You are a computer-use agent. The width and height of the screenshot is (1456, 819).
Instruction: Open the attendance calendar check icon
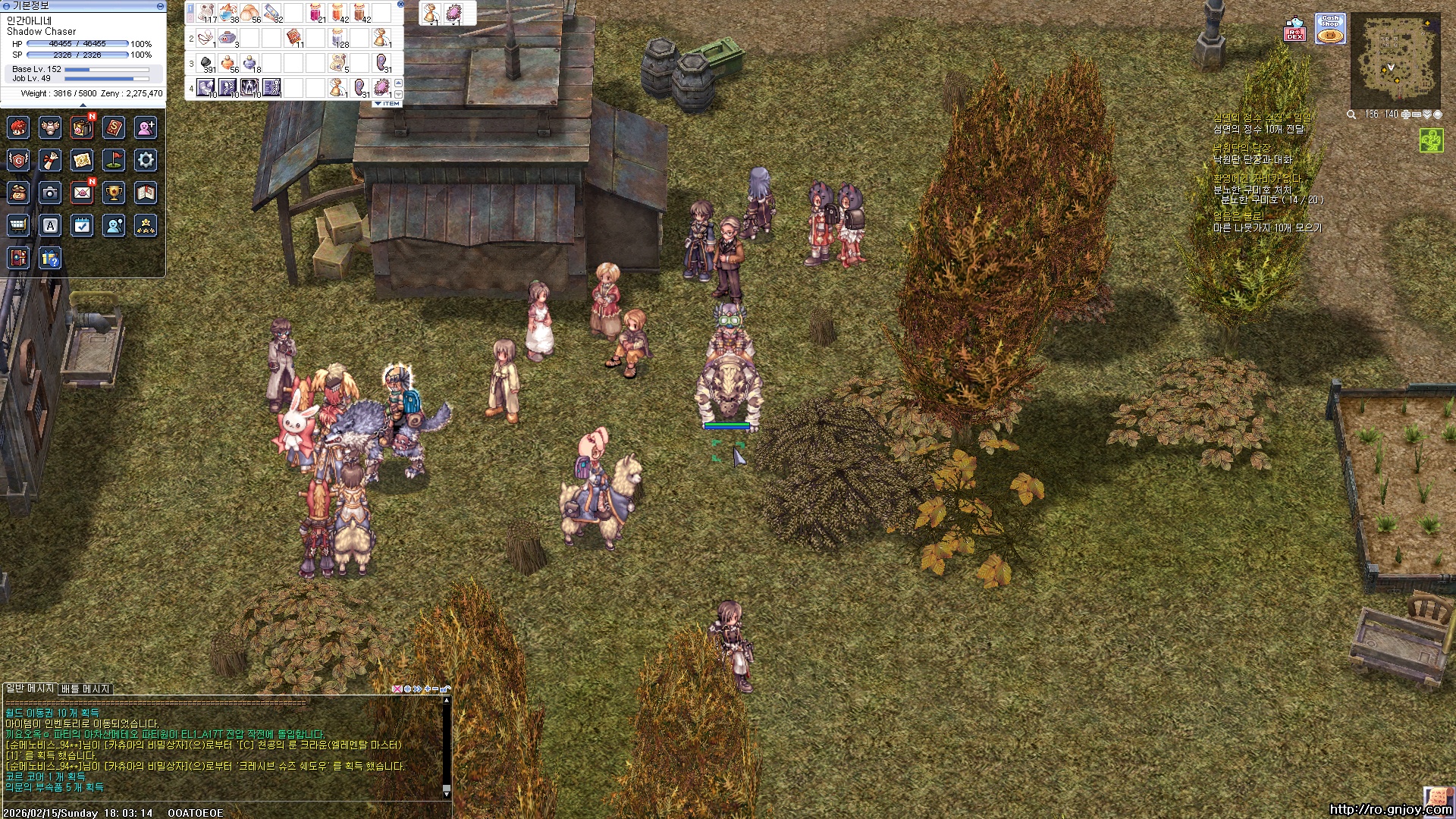[x=82, y=225]
